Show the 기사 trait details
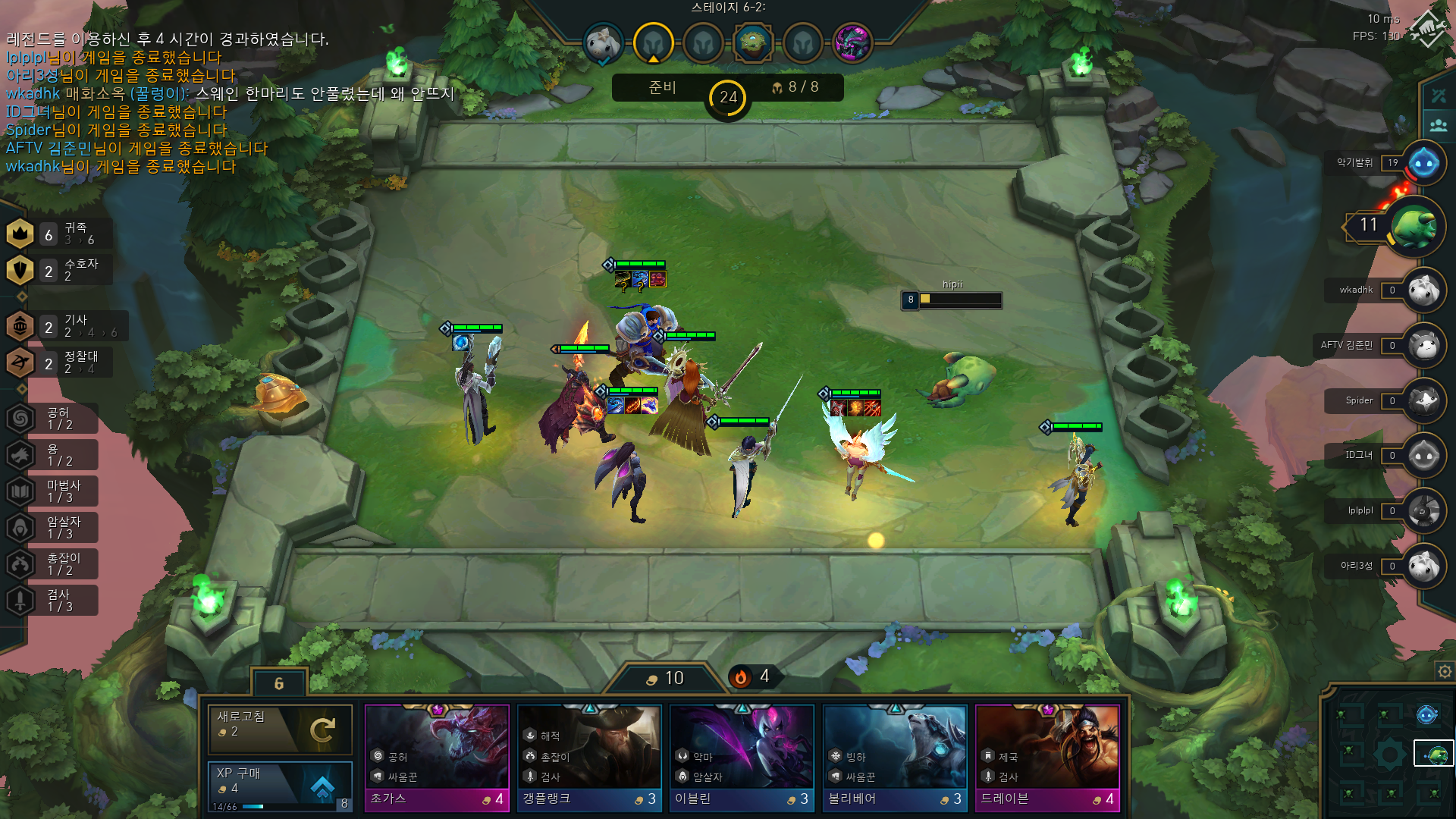This screenshot has height=819, width=1456. [64, 326]
